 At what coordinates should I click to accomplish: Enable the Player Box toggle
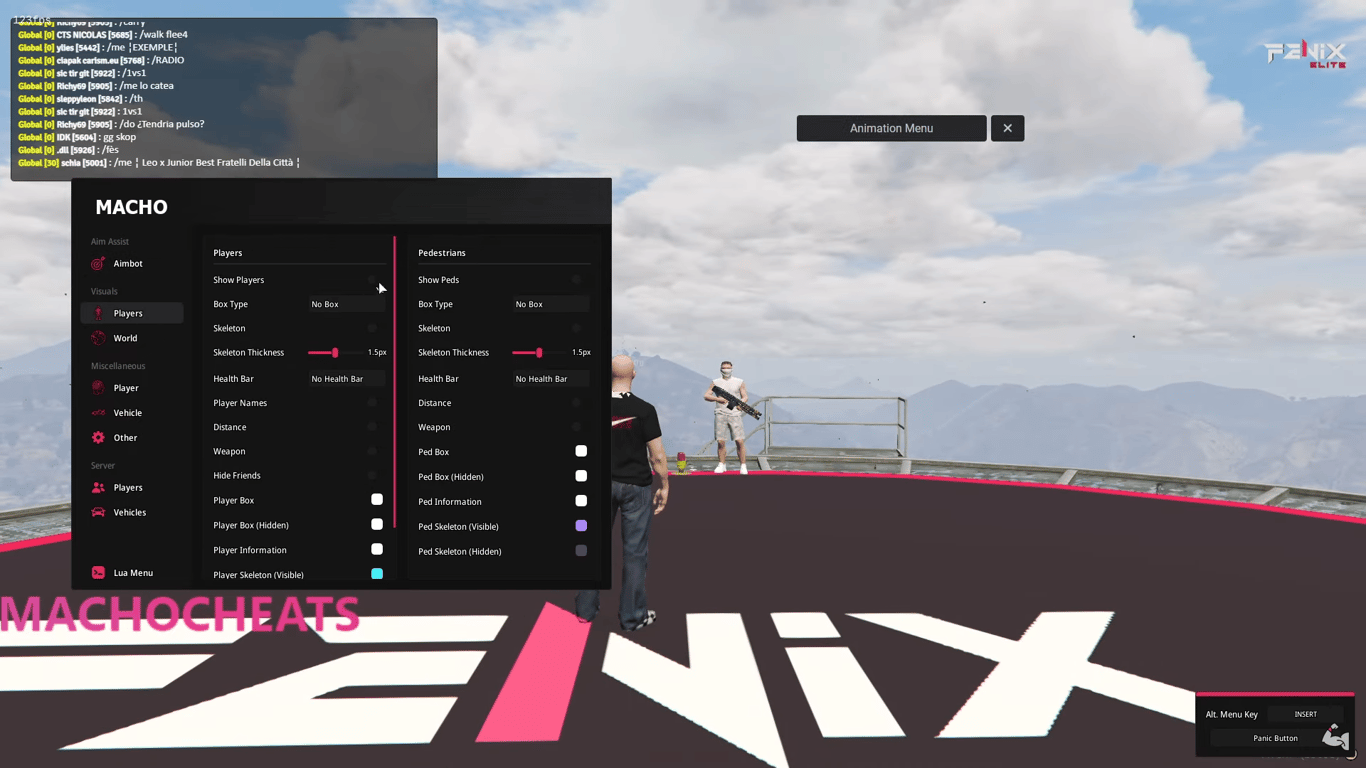[x=377, y=499]
